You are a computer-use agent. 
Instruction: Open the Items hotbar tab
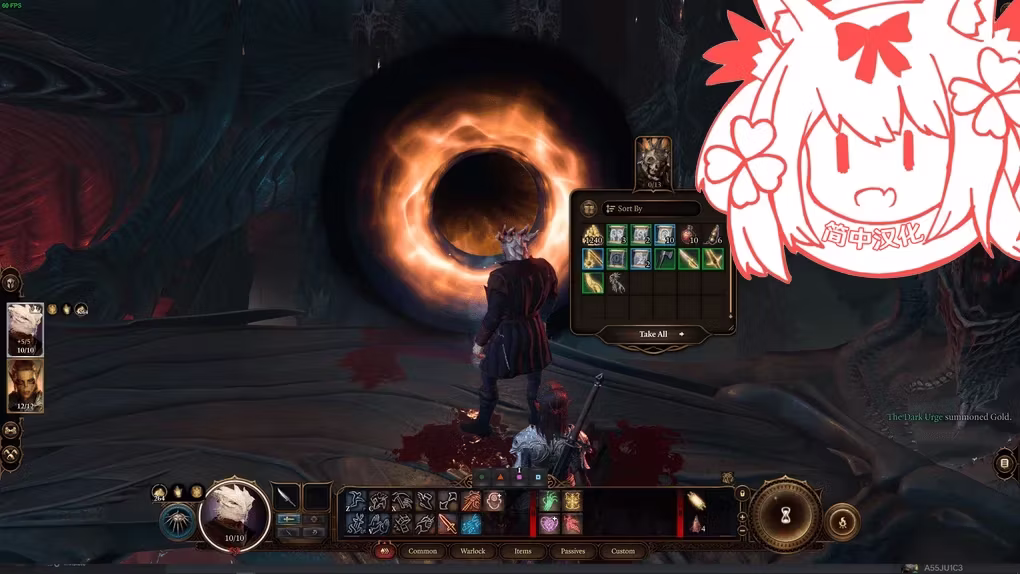pyautogui.click(x=523, y=551)
